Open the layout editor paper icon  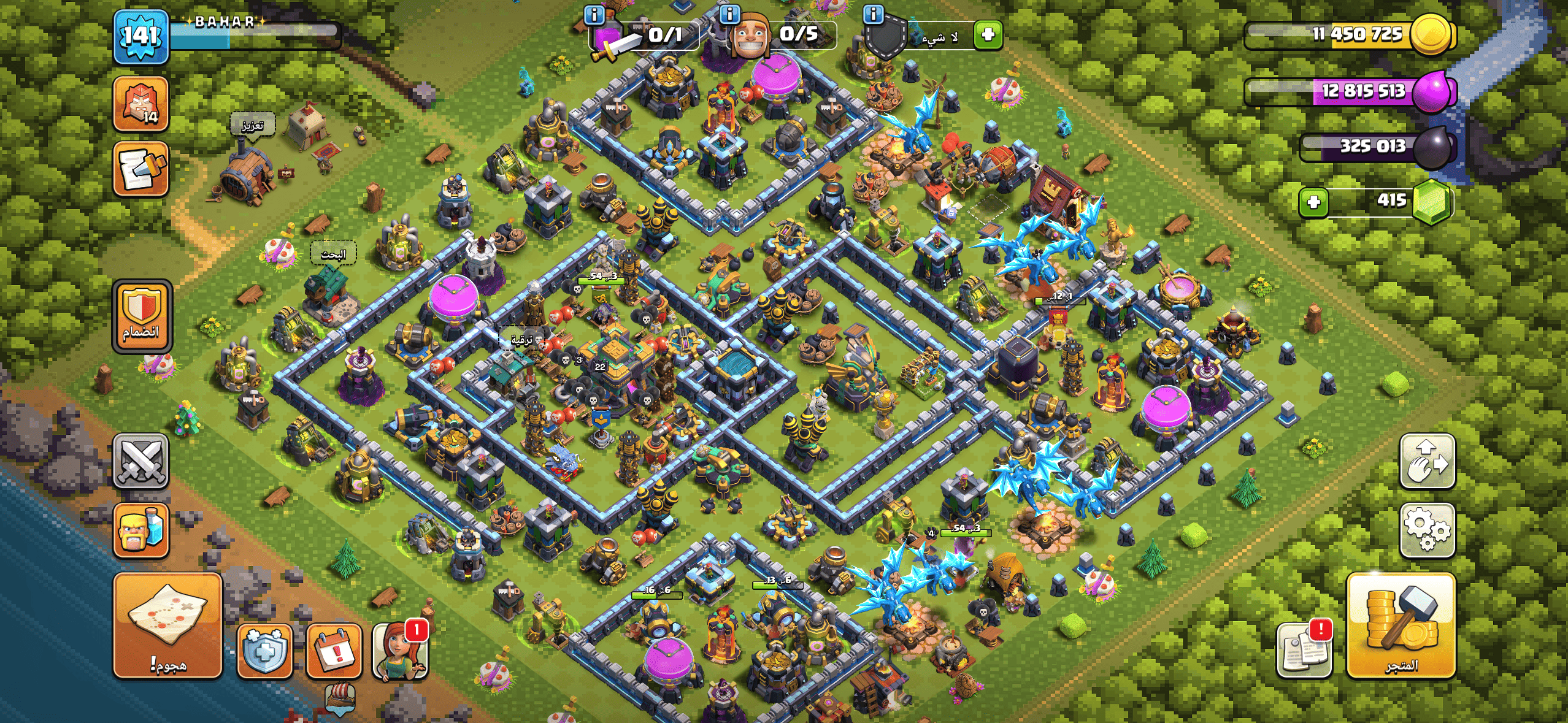(x=141, y=169)
